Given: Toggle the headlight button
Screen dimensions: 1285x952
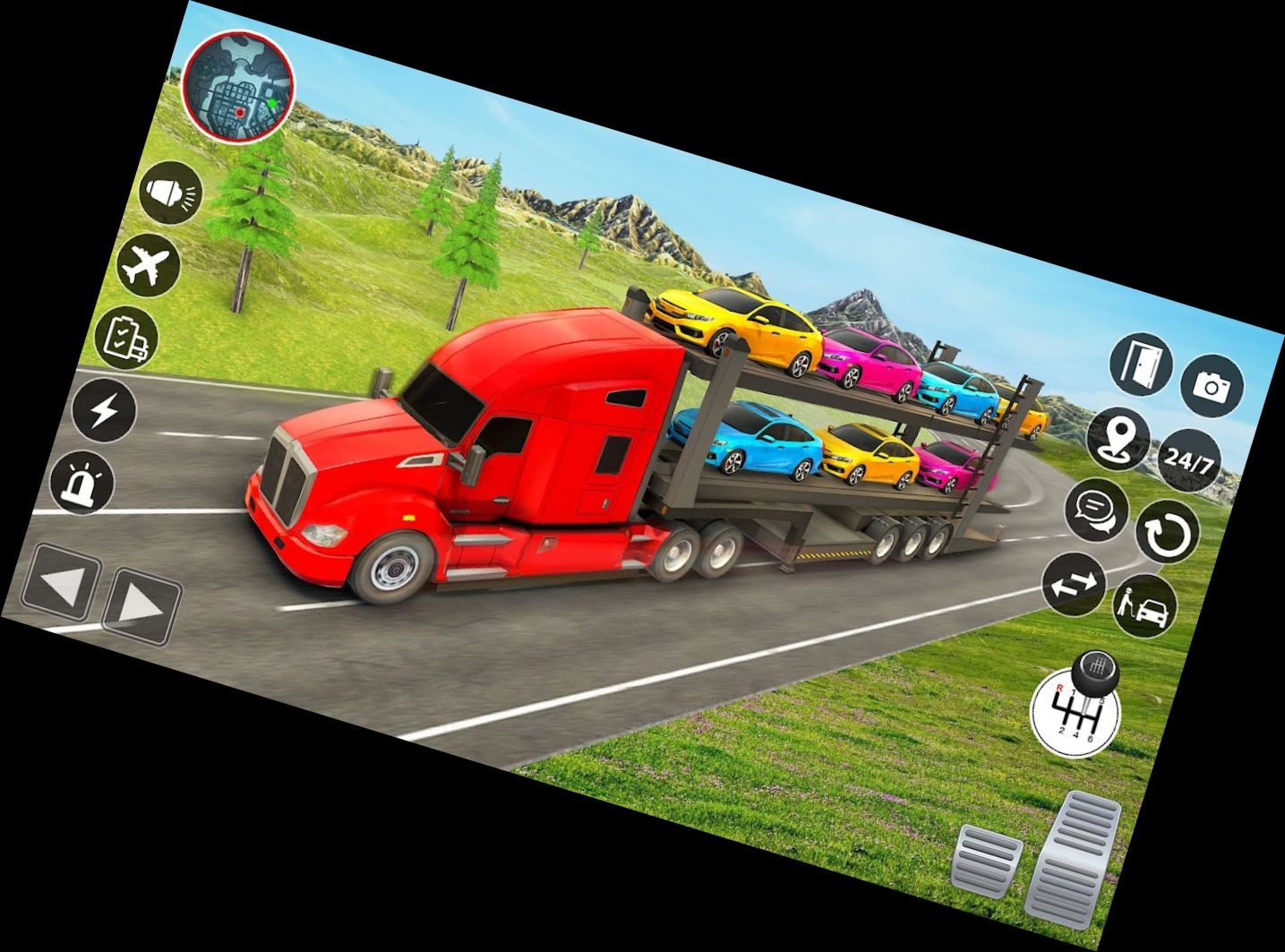Looking at the screenshot, I should (x=171, y=193).
